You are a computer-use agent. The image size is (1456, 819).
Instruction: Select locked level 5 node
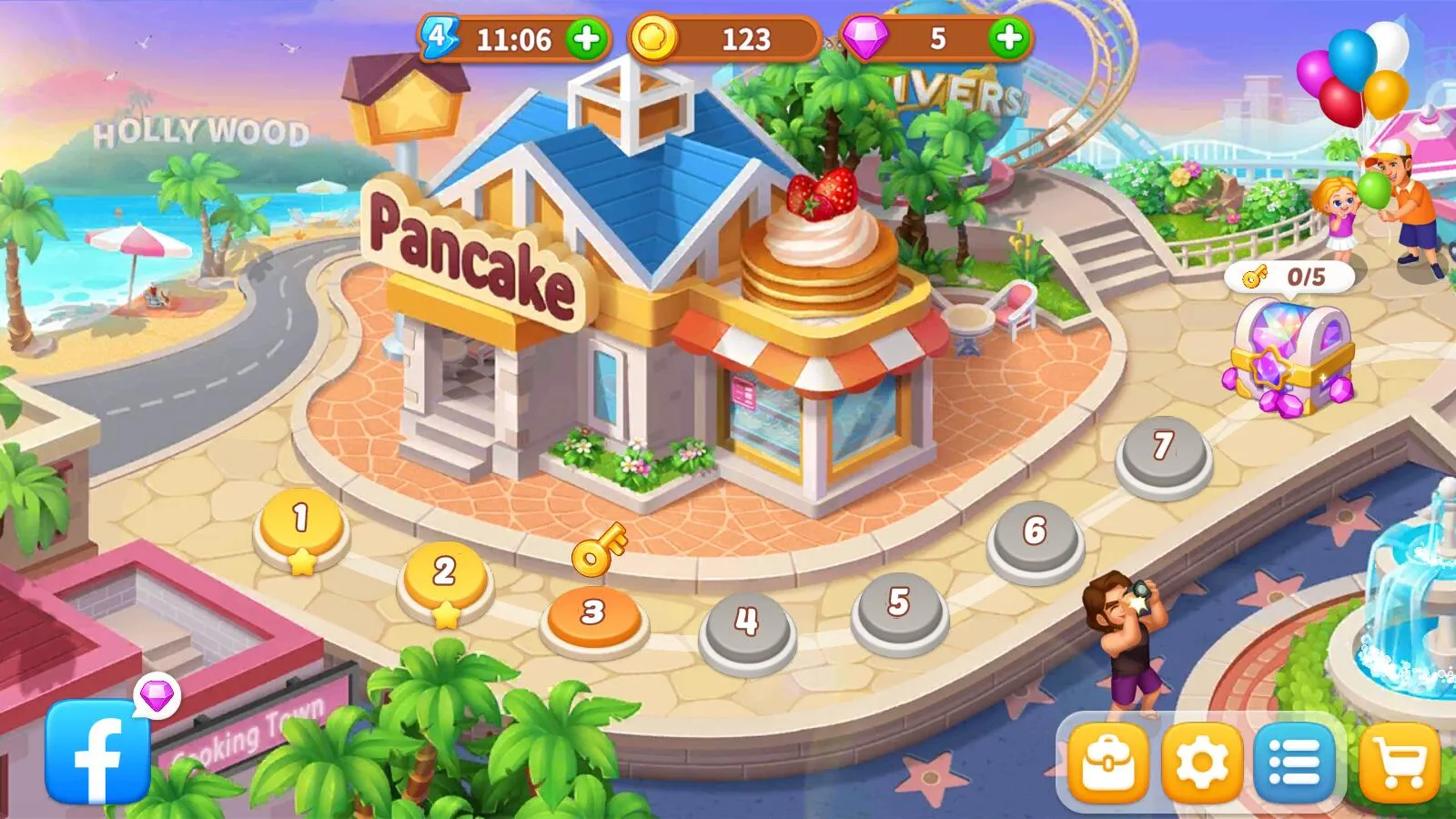(x=899, y=605)
